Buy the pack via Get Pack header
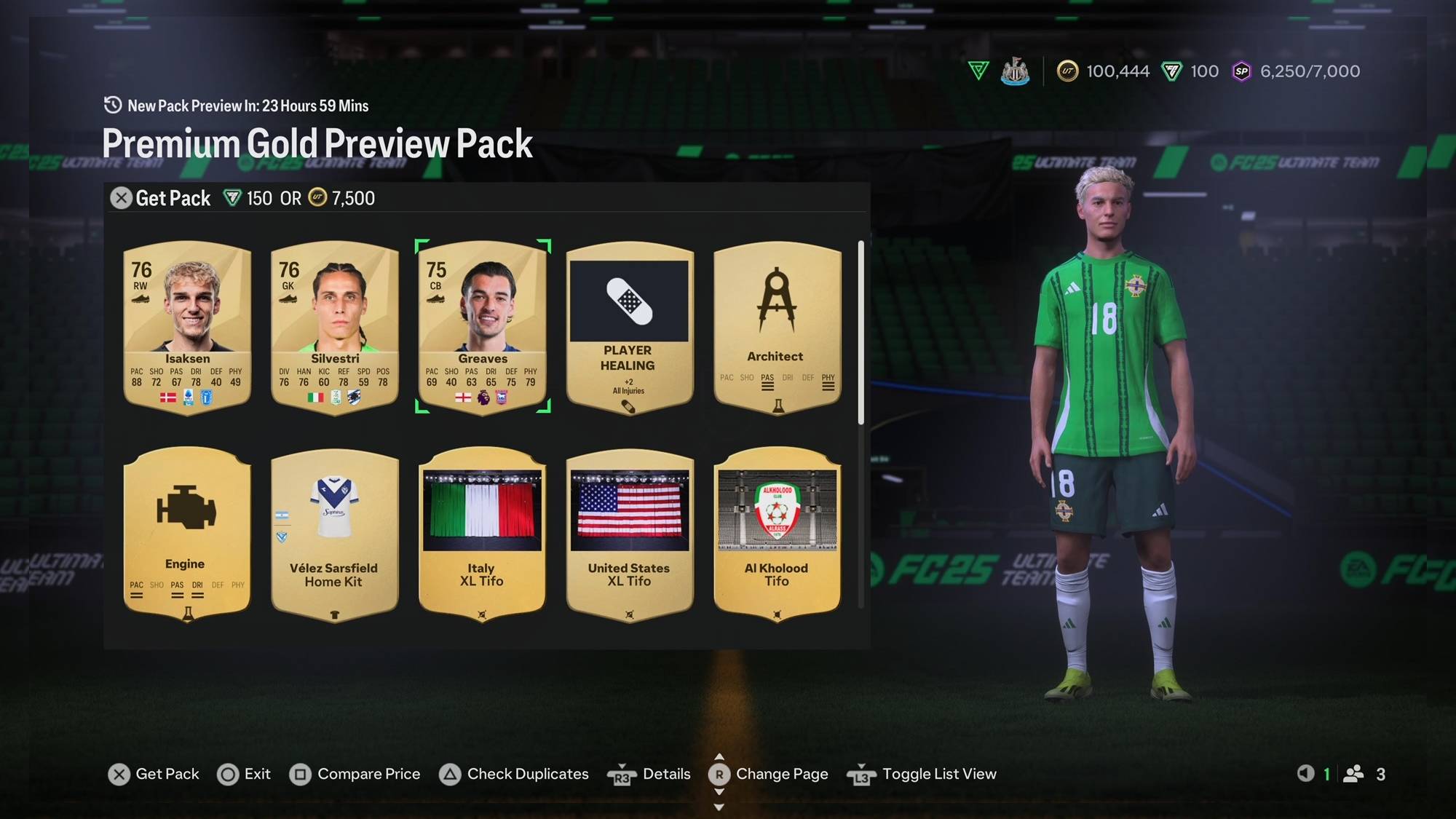 pos(162,198)
